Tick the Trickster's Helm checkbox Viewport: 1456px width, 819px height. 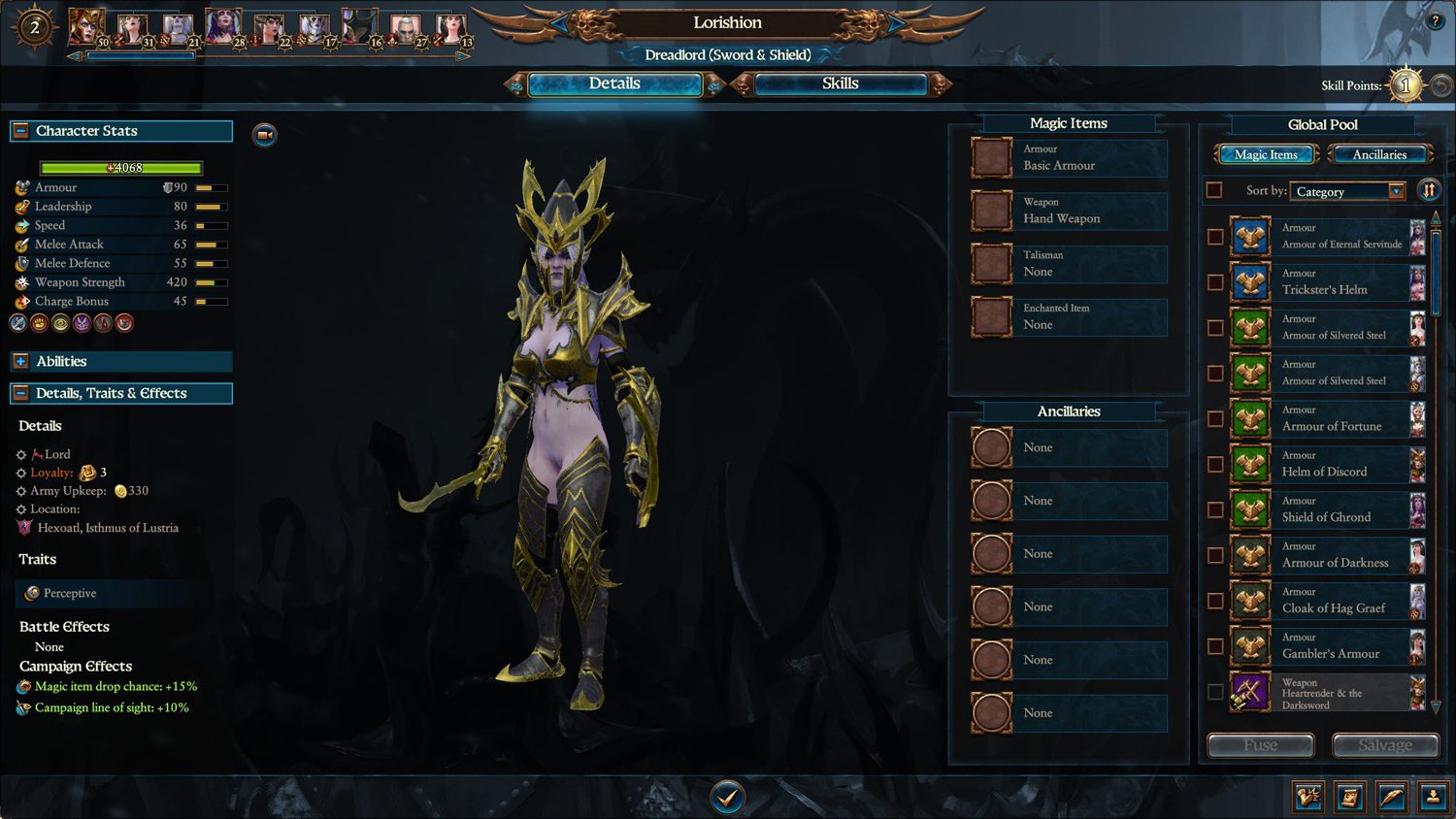coord(1215,282)
